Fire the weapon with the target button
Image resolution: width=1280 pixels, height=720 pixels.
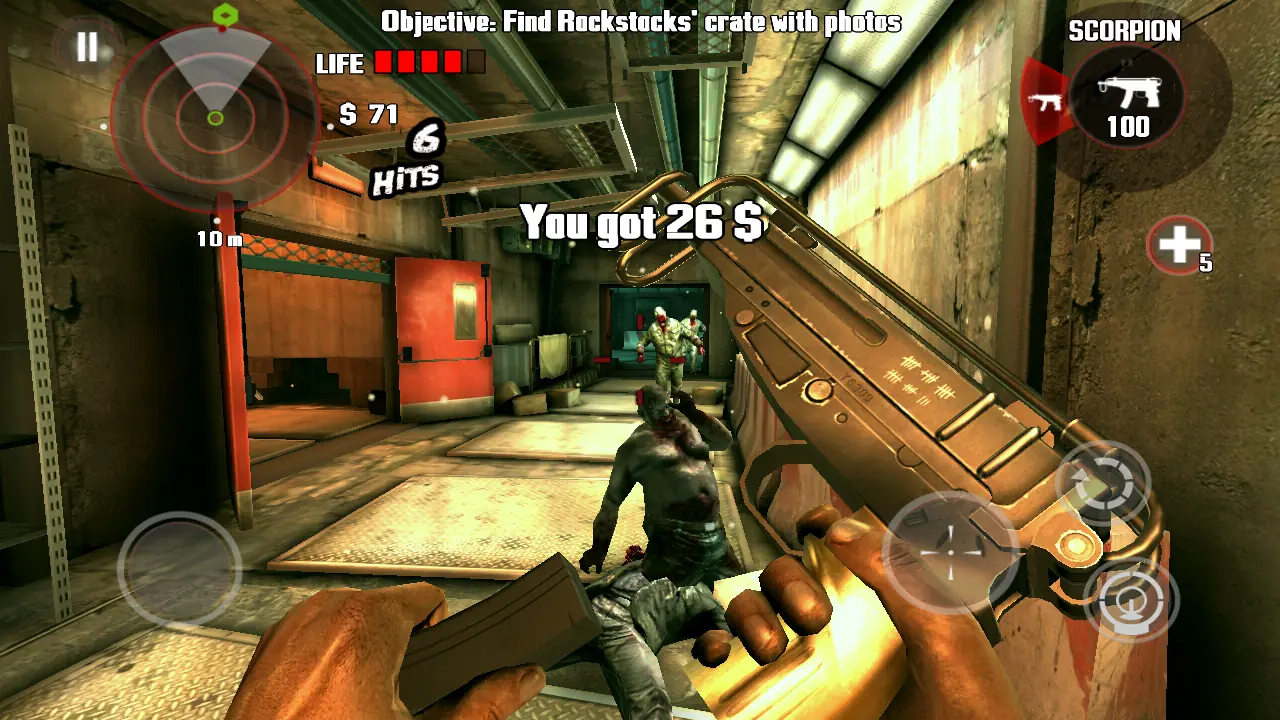(x=1131, y=600)
